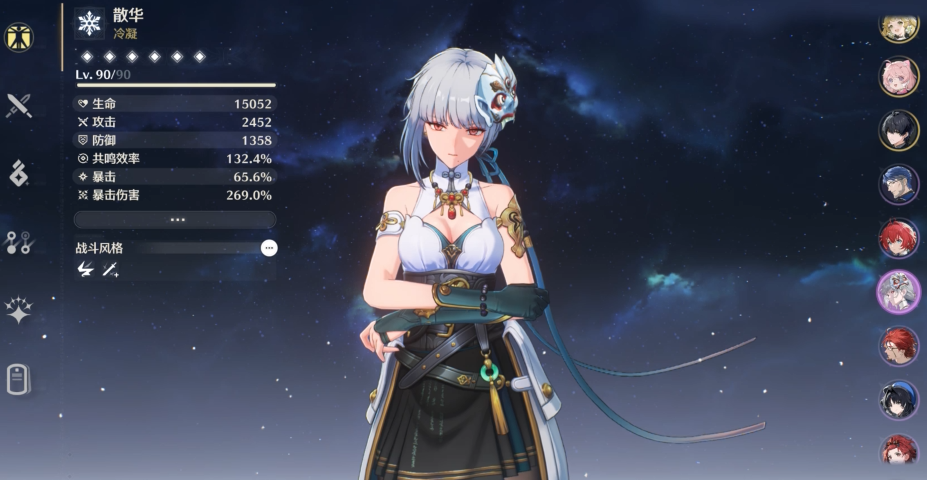Open the weapon tab with crossed swords
This screenshot has width=927, height=480.
pos(19,105)
